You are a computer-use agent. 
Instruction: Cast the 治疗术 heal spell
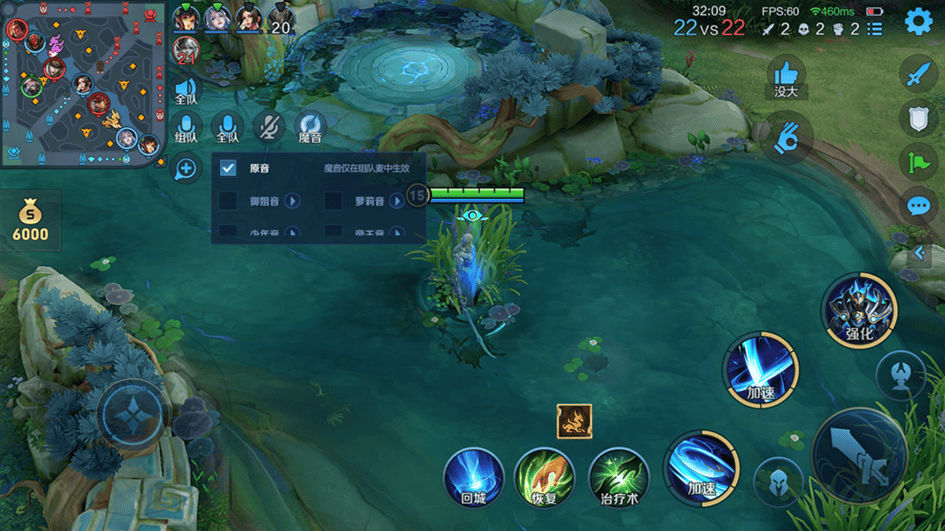(619, 475)
